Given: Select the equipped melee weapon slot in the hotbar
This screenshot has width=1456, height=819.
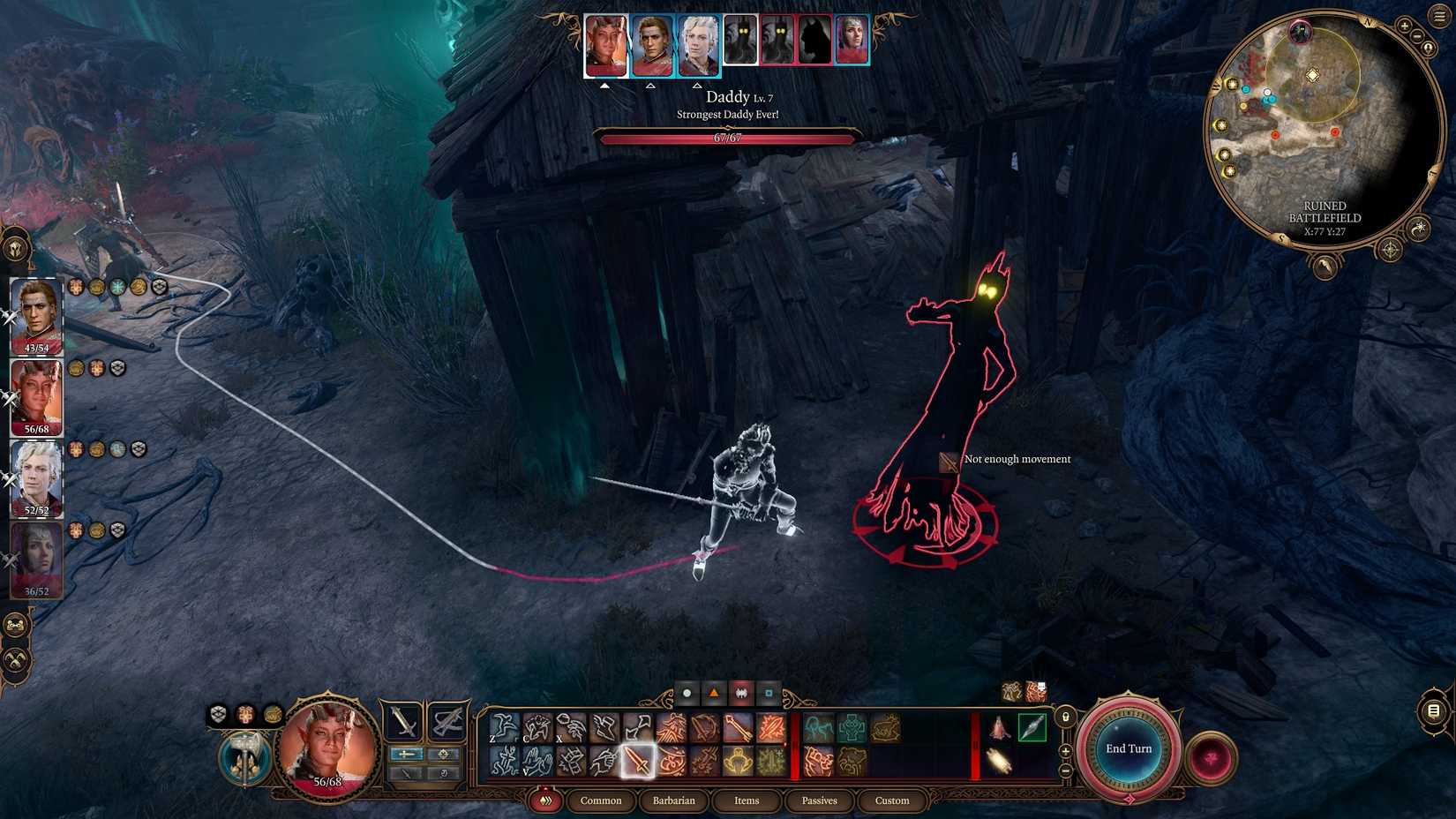Looking at the screenshot, I should (402, 721).
